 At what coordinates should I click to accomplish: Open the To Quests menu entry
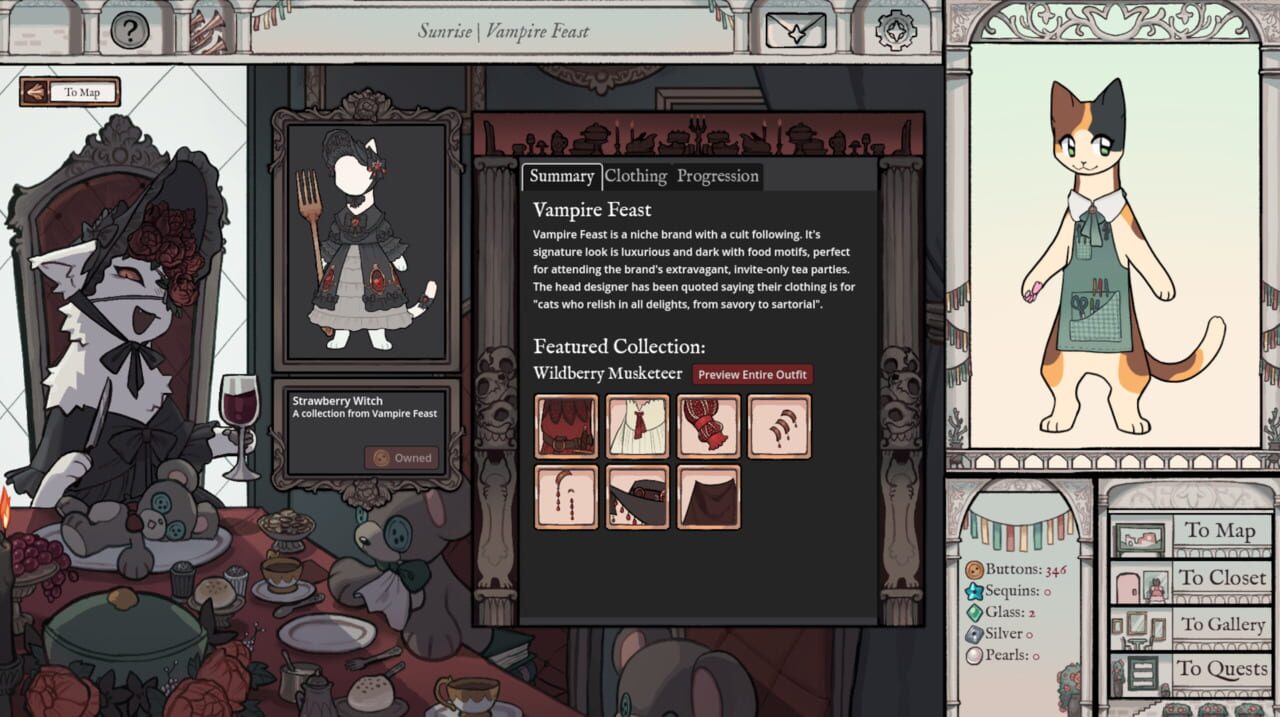click(x=1191, y=669)
